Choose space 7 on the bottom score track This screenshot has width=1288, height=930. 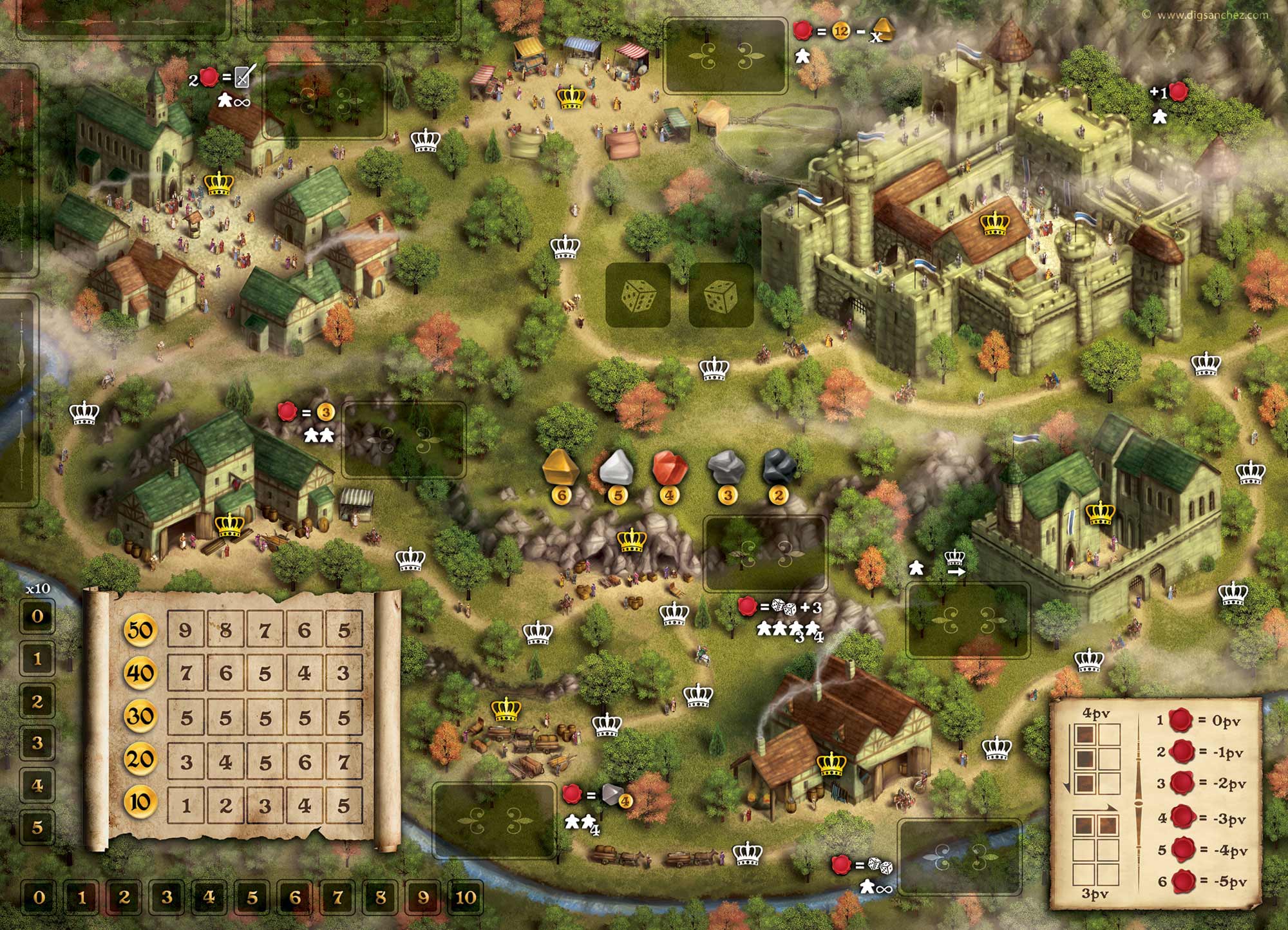[x=337, y=897]
